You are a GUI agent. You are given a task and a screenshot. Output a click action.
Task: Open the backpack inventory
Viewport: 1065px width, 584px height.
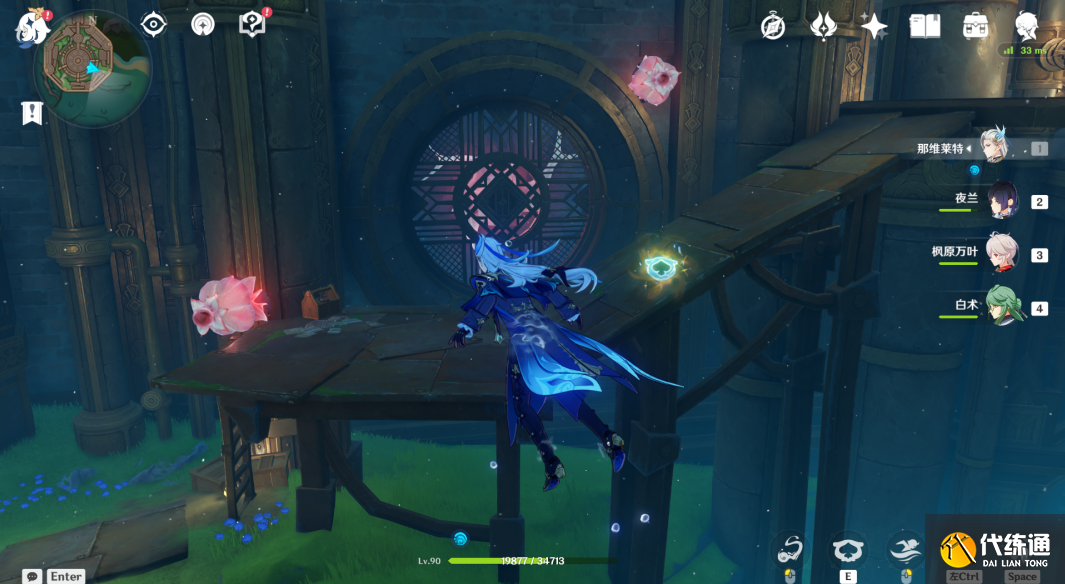tap(976, 26)
